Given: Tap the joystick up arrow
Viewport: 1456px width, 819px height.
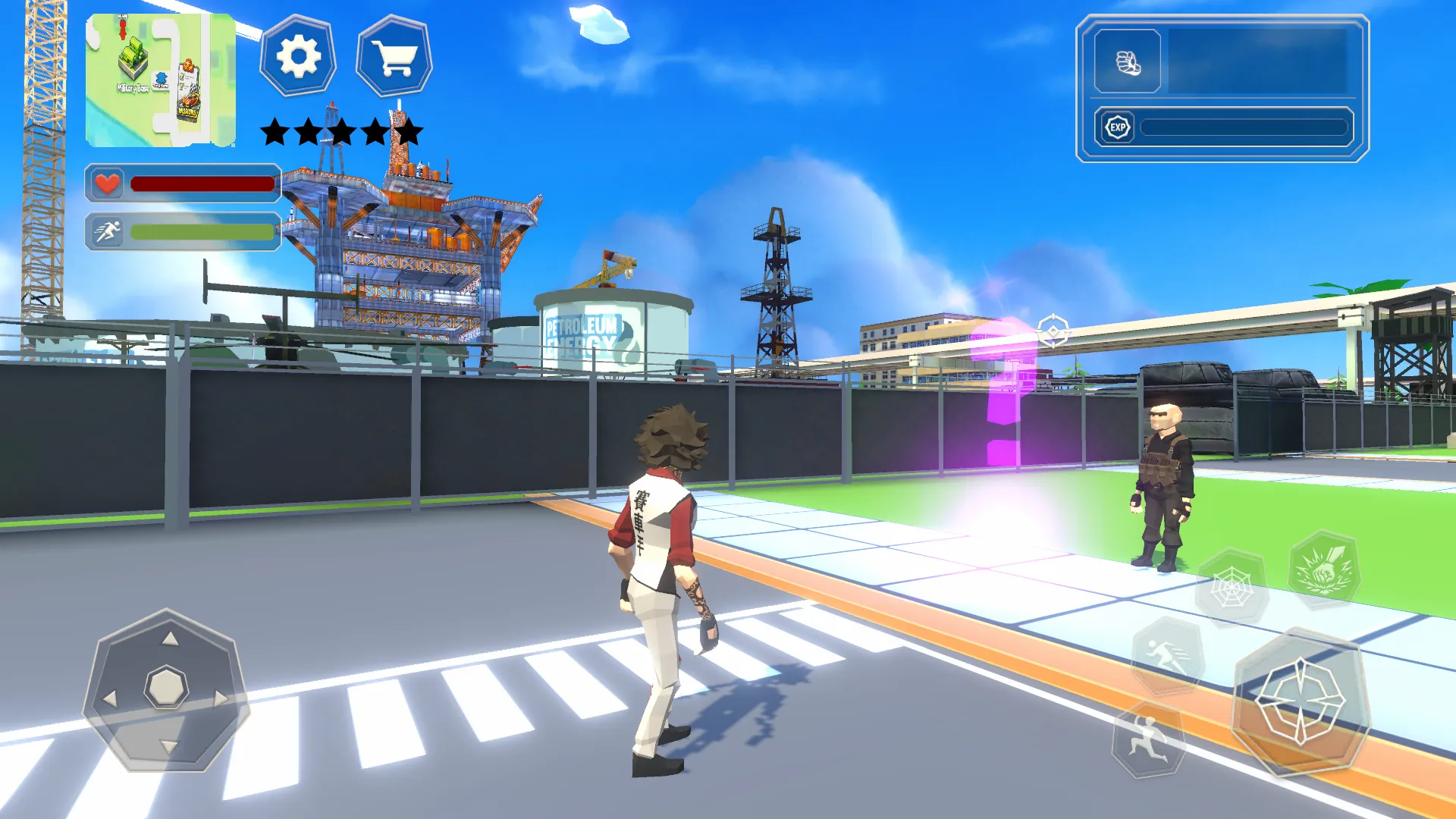Looking at the screenshot, I should point(170,639).
